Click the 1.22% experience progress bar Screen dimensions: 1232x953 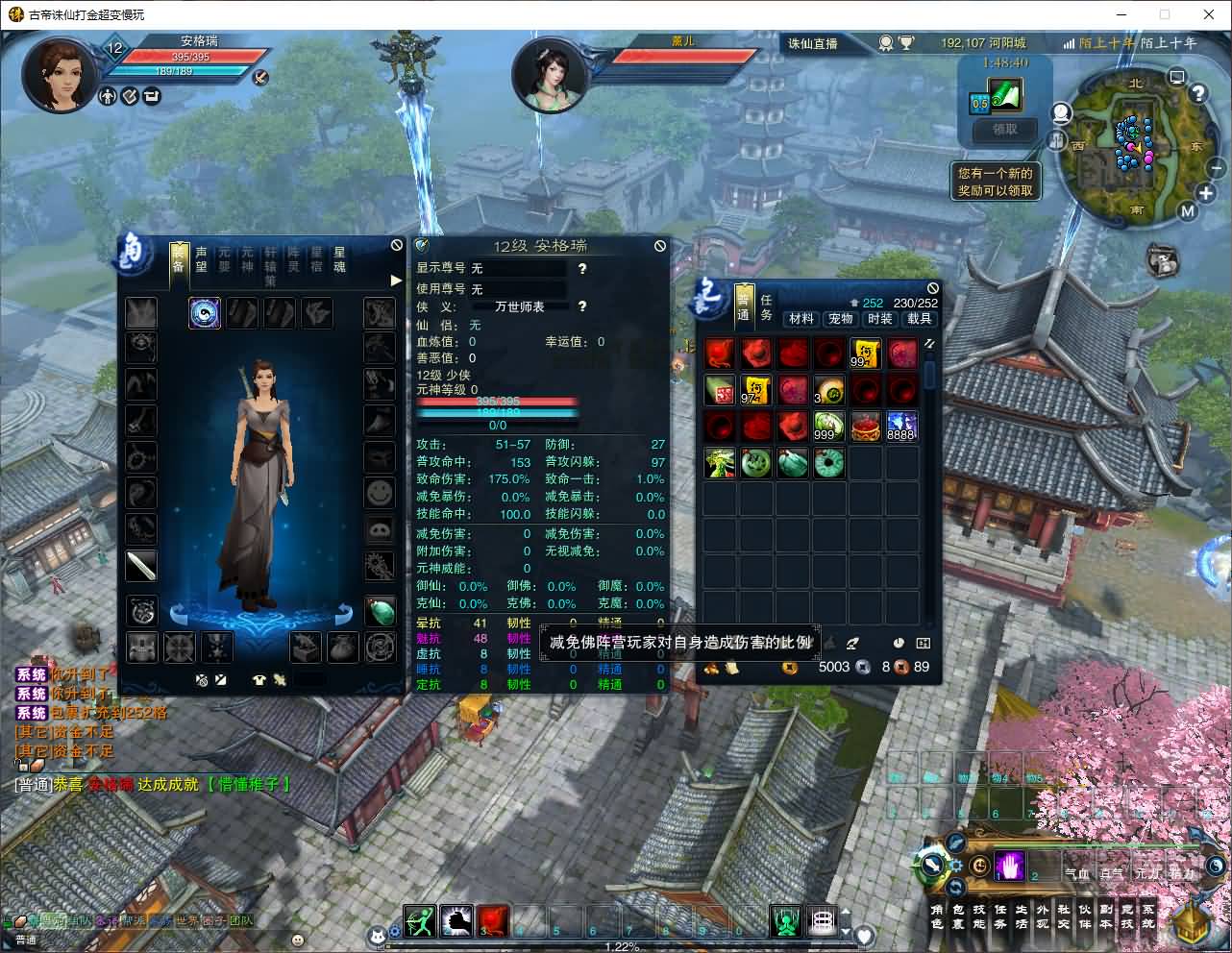click(625, 947)
